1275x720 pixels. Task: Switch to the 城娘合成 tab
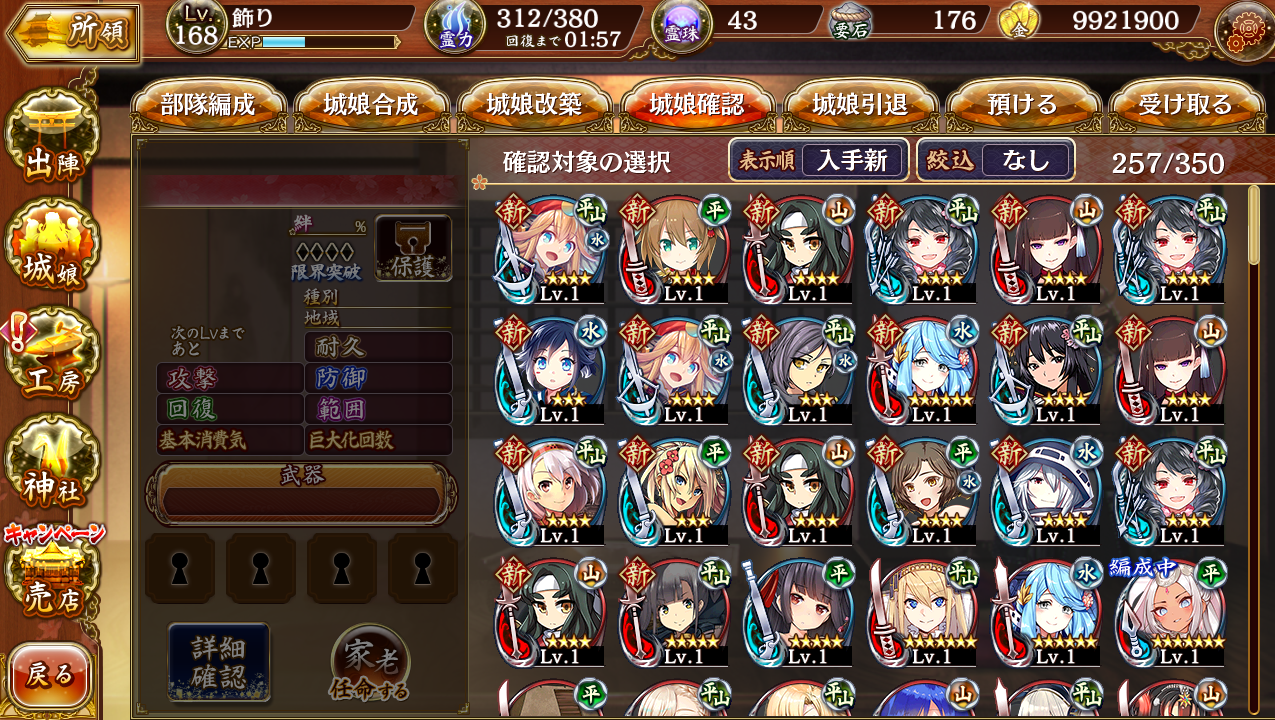371,105
